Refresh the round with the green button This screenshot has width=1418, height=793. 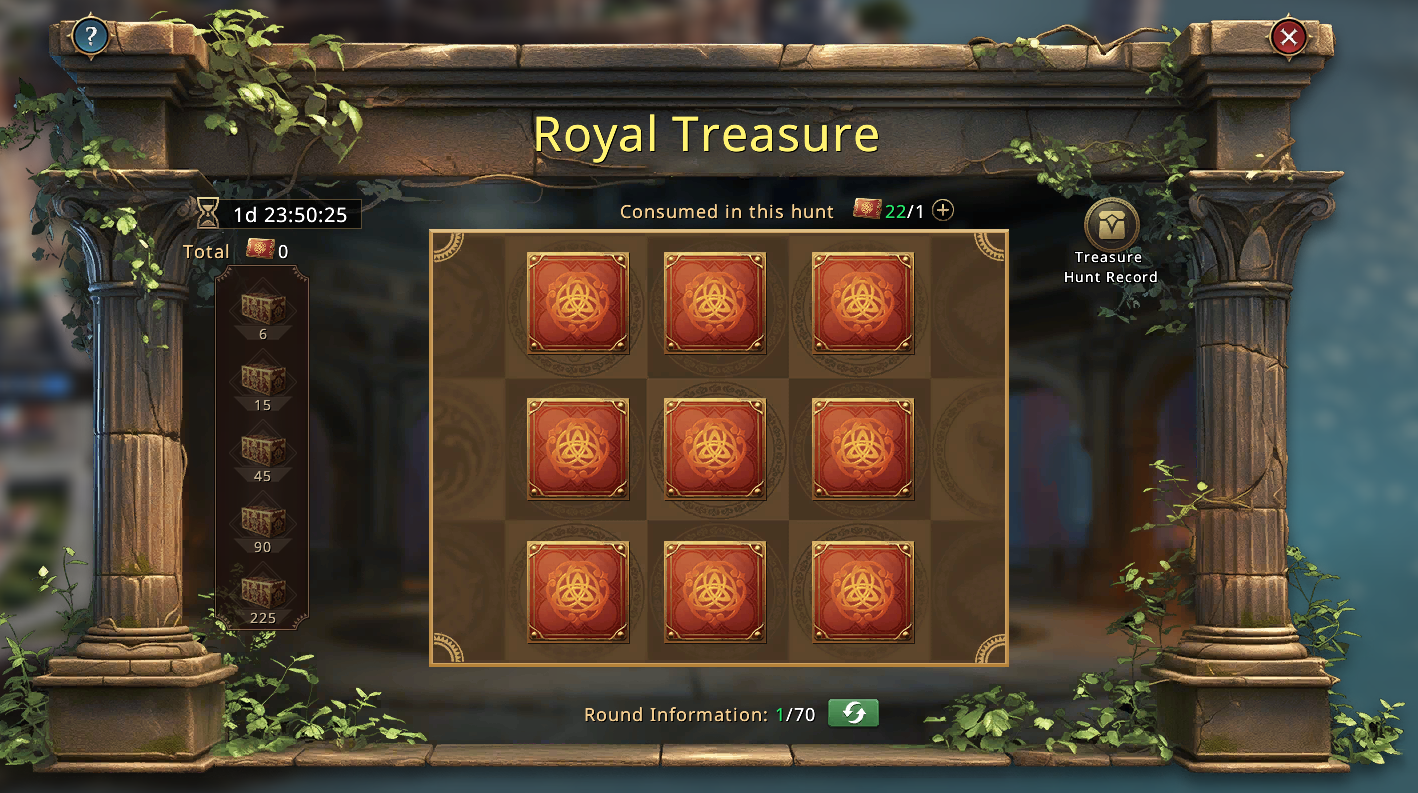click(853, 714)
